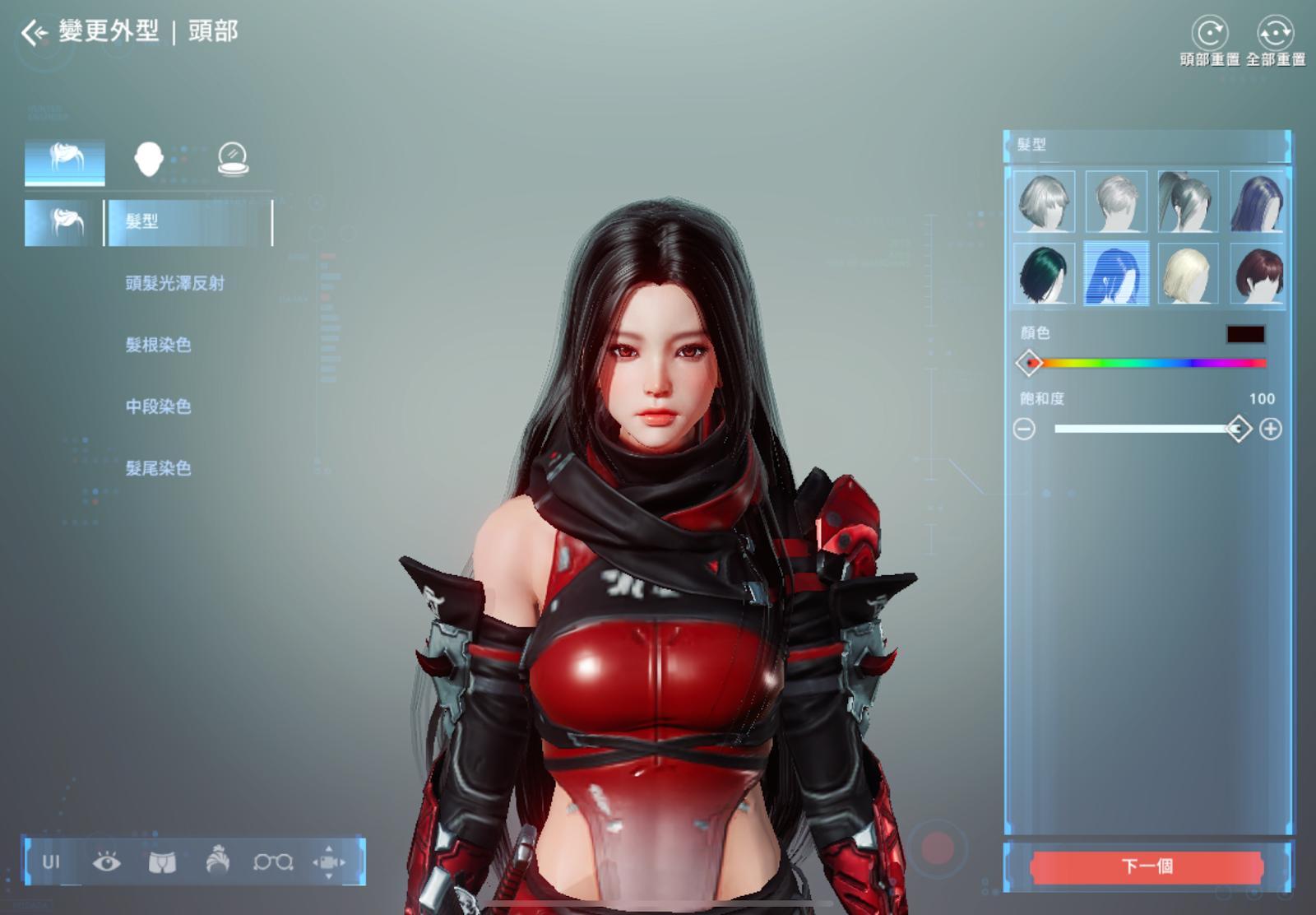Viewport: 1316px width, 915px height.
Task: Click 全部重置 to reset everything
Action: [1275, 35]
